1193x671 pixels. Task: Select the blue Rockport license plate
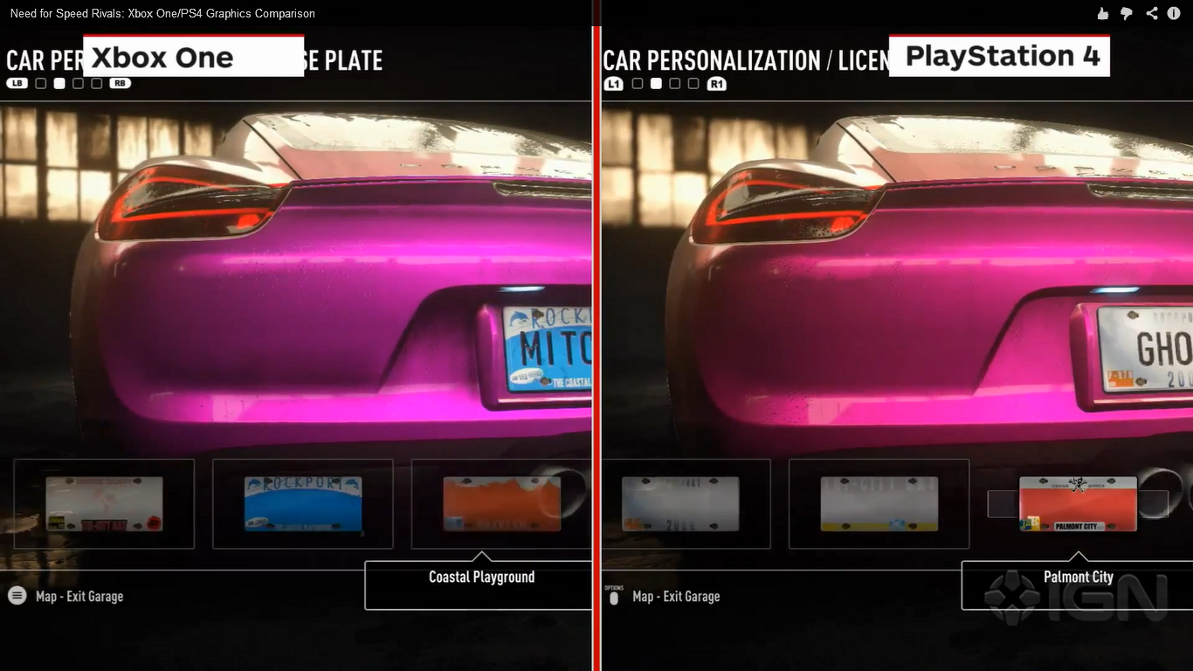pyautogui.click(x=303, y=503)
